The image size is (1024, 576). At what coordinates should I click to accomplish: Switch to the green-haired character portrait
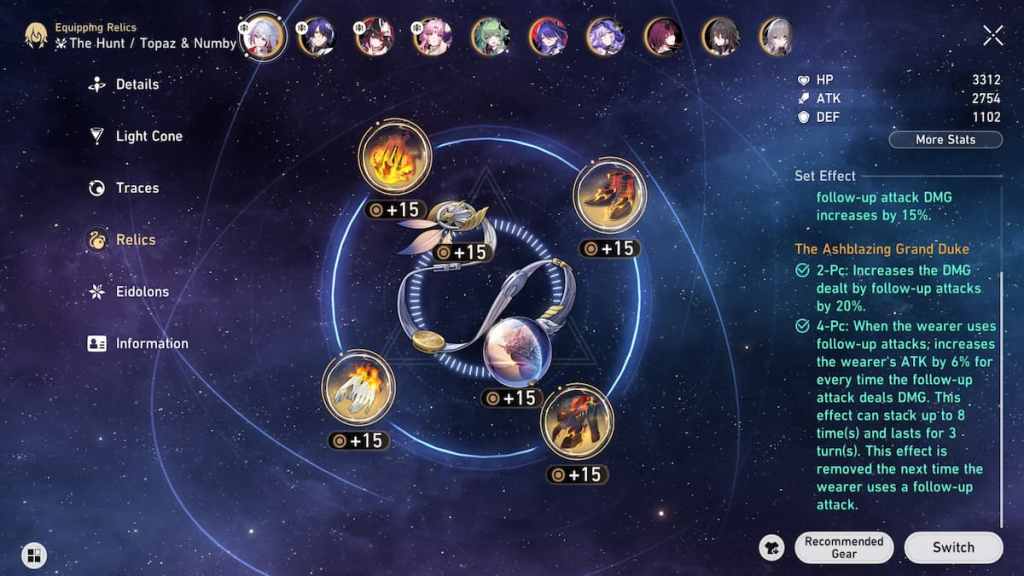tap(490, 37)
